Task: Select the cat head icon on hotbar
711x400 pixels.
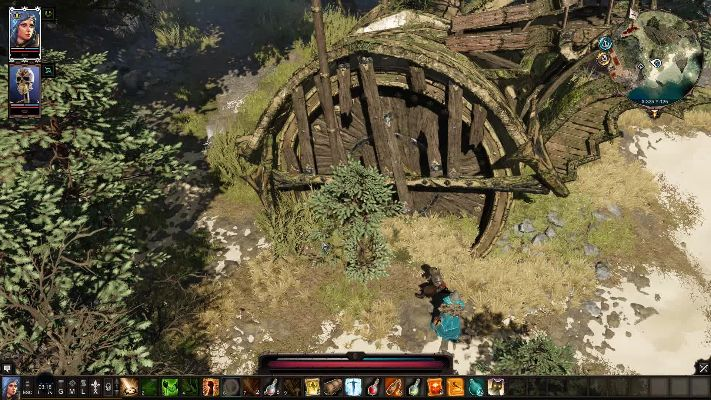Action: [x=496, y=387]
